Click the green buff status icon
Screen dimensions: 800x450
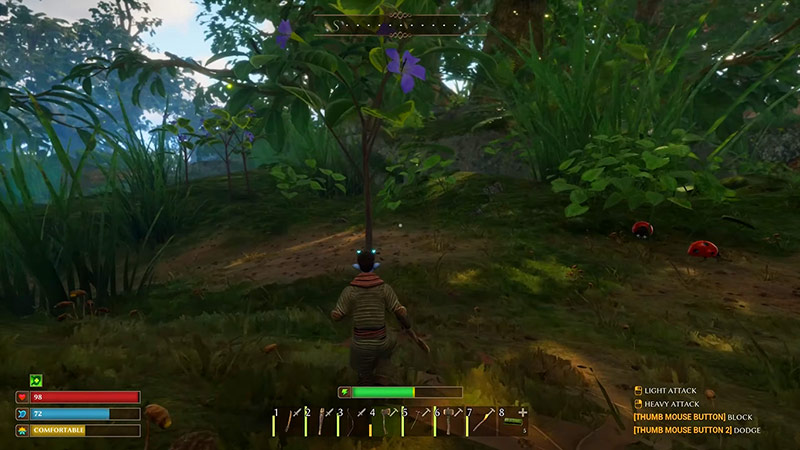click(x=36, y=381)
